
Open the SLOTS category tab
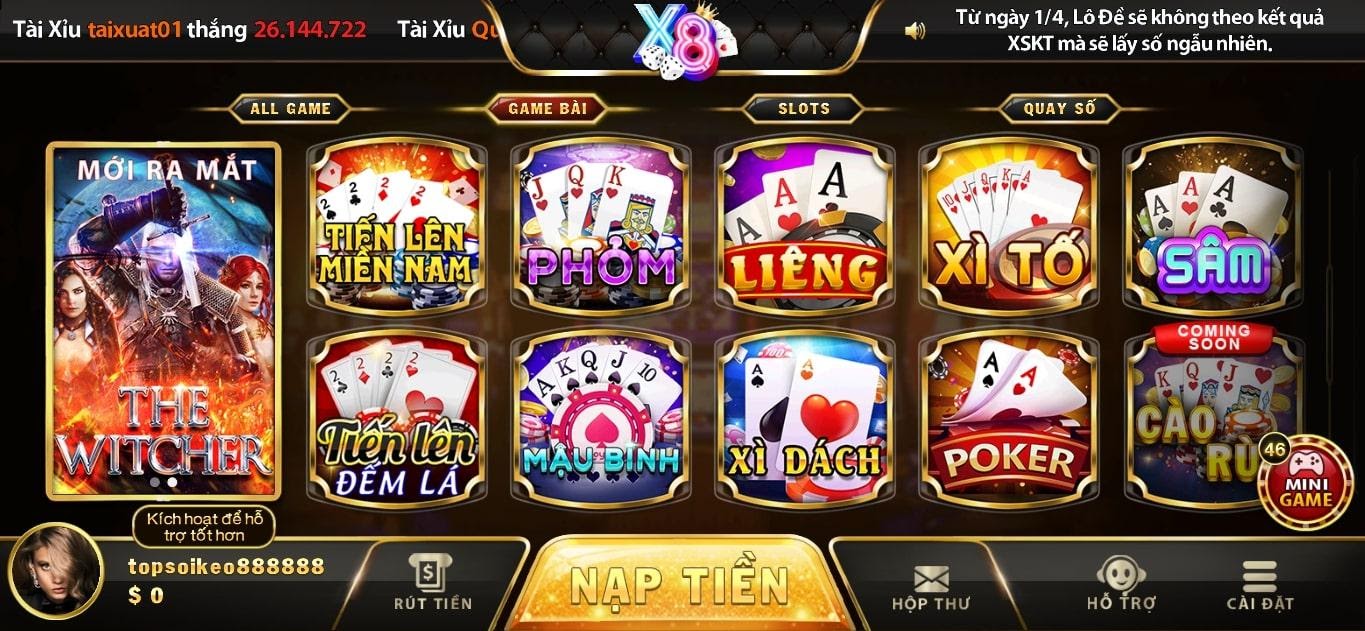point(804,109)
